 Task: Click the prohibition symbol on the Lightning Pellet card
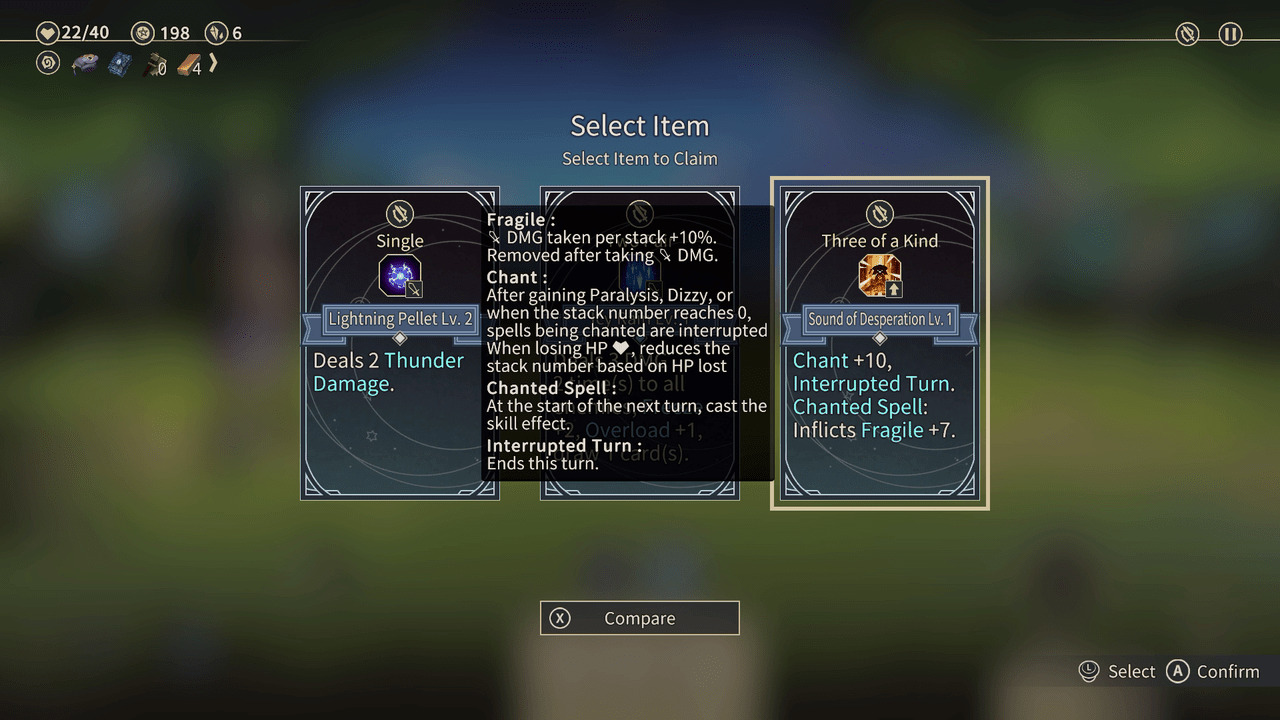click(x=399, y=215)
